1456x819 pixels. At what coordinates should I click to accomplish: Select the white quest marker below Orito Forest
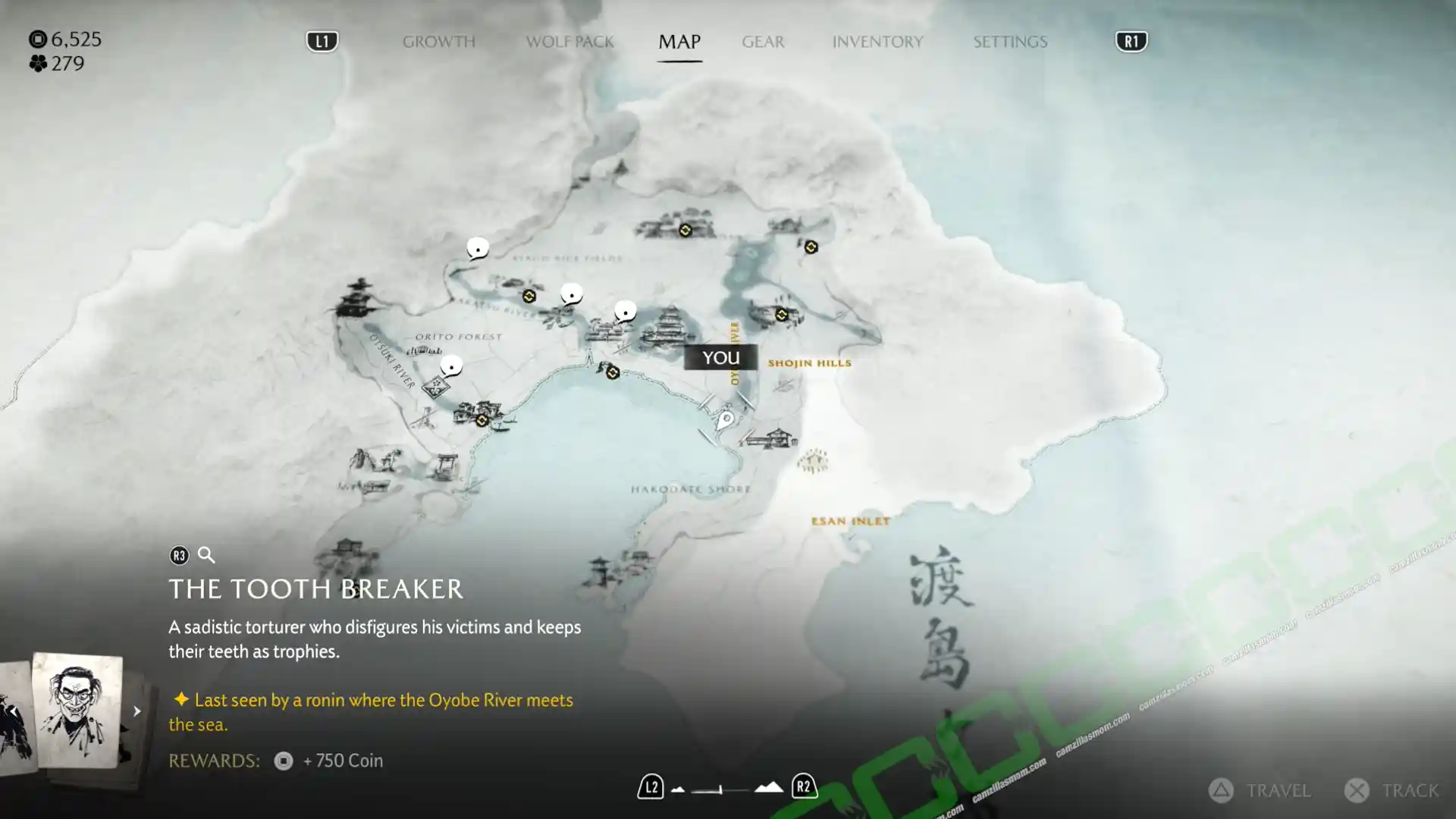point(453,366)
